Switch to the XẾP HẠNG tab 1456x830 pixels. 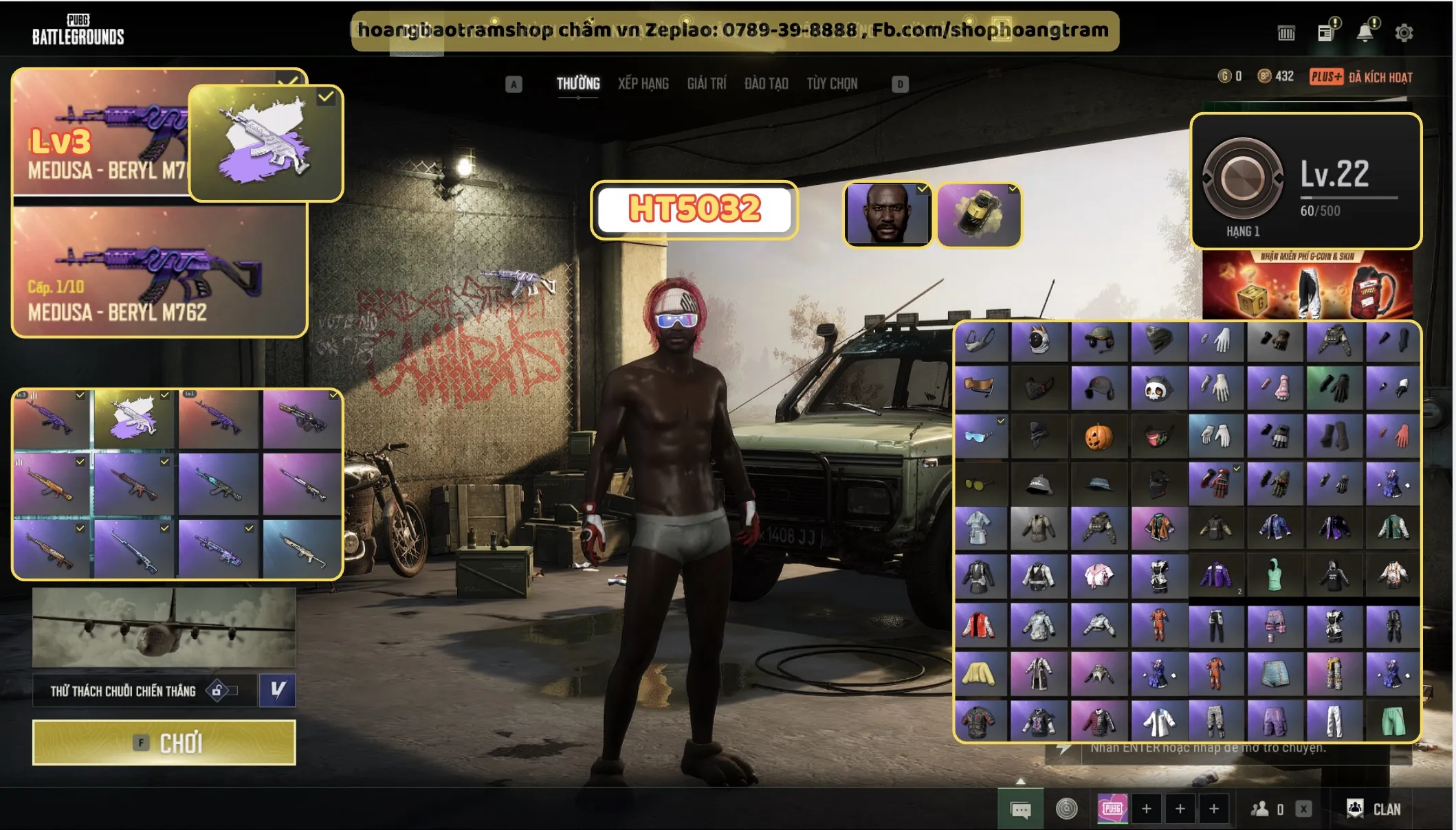click(x=643, y=84)
